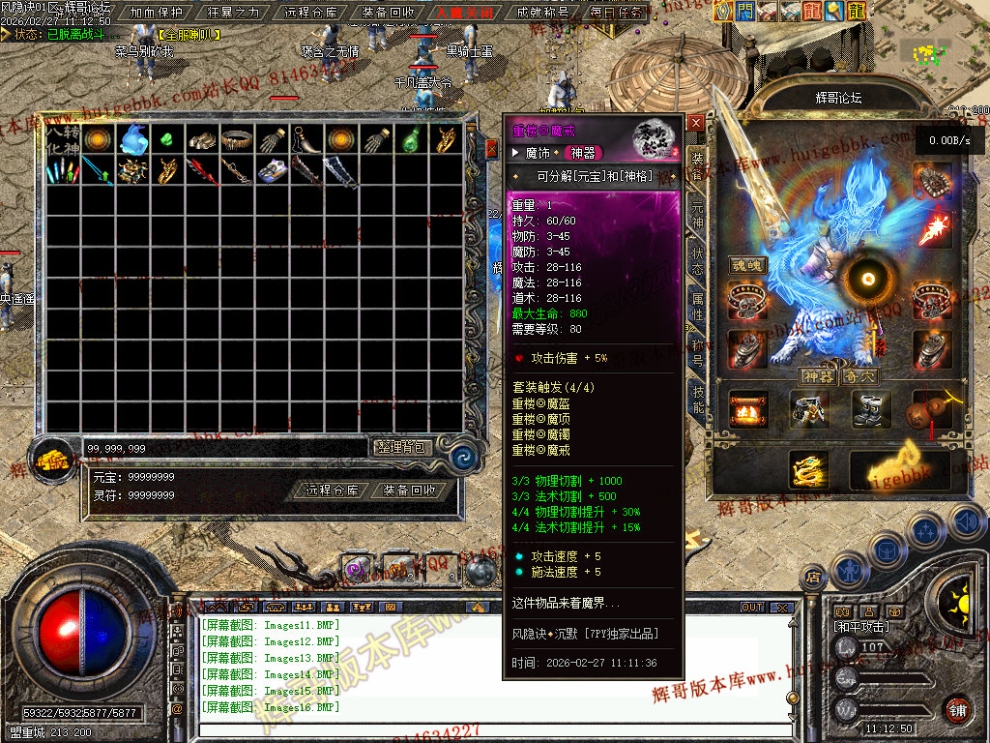Click 装备回收 under the inventory
This screenshot has height=743, width=990.
tap(409, 490)
